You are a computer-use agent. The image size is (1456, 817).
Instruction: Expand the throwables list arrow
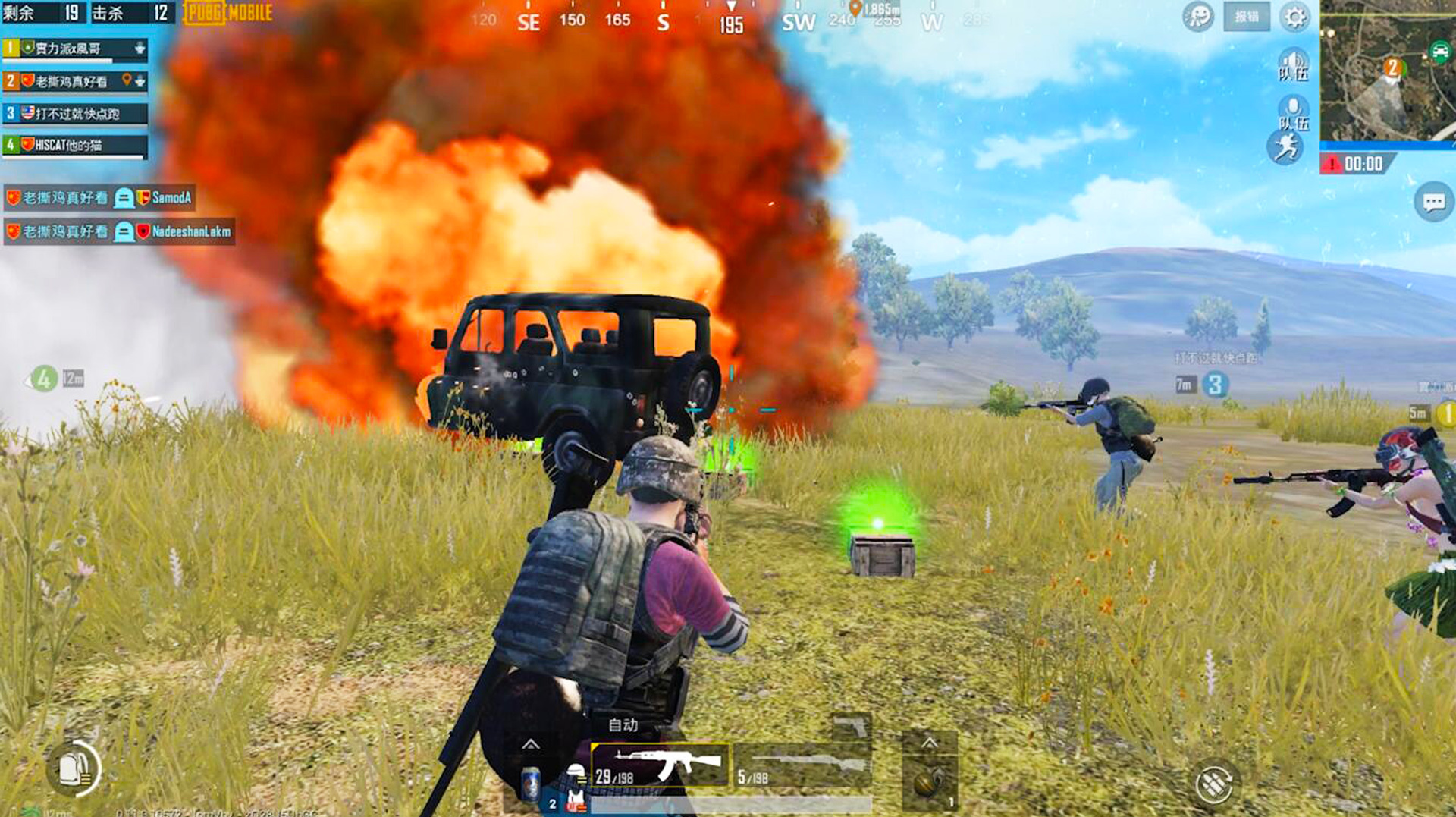coord(929,743)
